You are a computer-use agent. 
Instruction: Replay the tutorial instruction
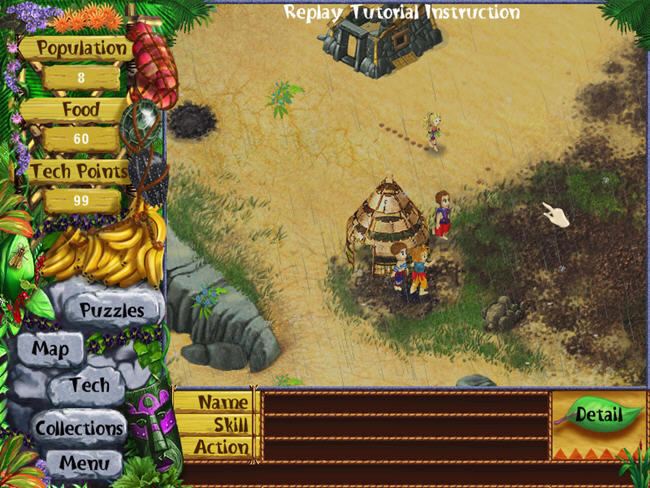(x=401, y=13)
